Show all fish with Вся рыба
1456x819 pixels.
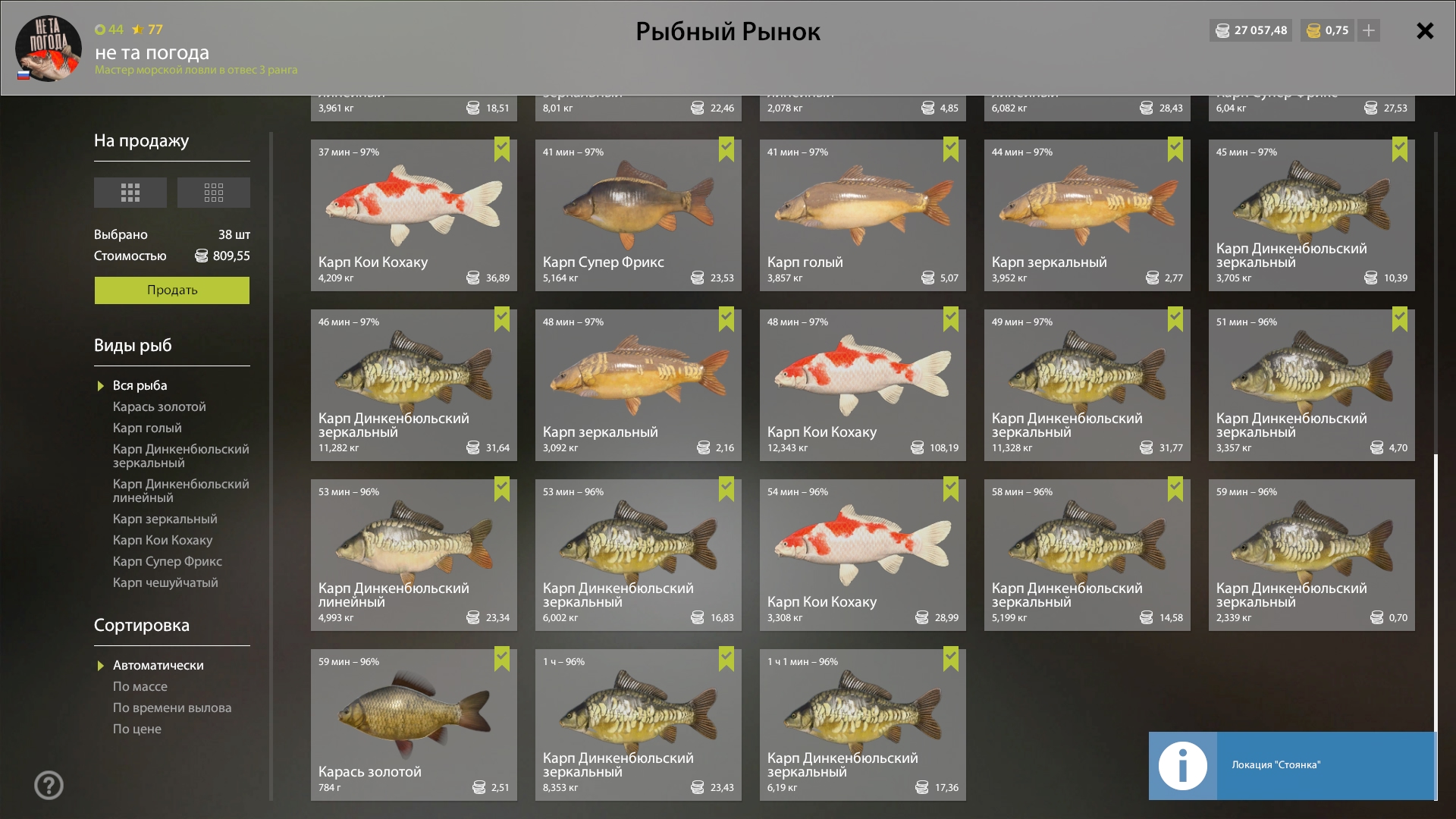[140, 386]
